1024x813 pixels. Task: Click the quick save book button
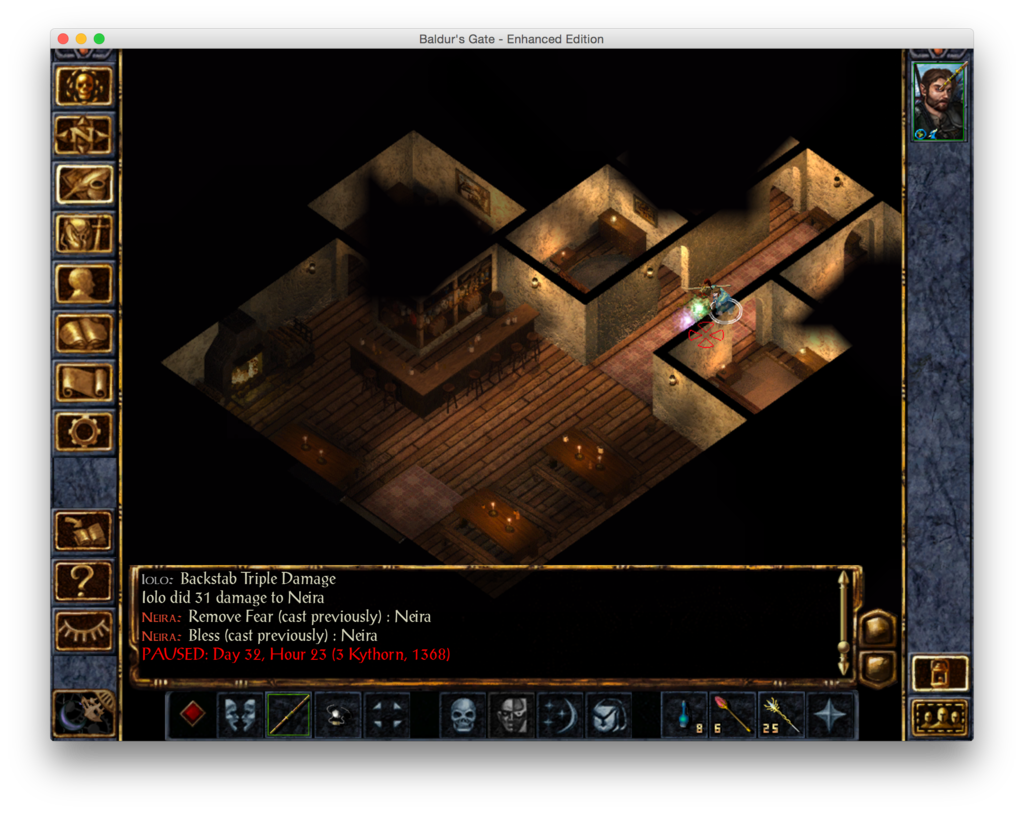84,530
